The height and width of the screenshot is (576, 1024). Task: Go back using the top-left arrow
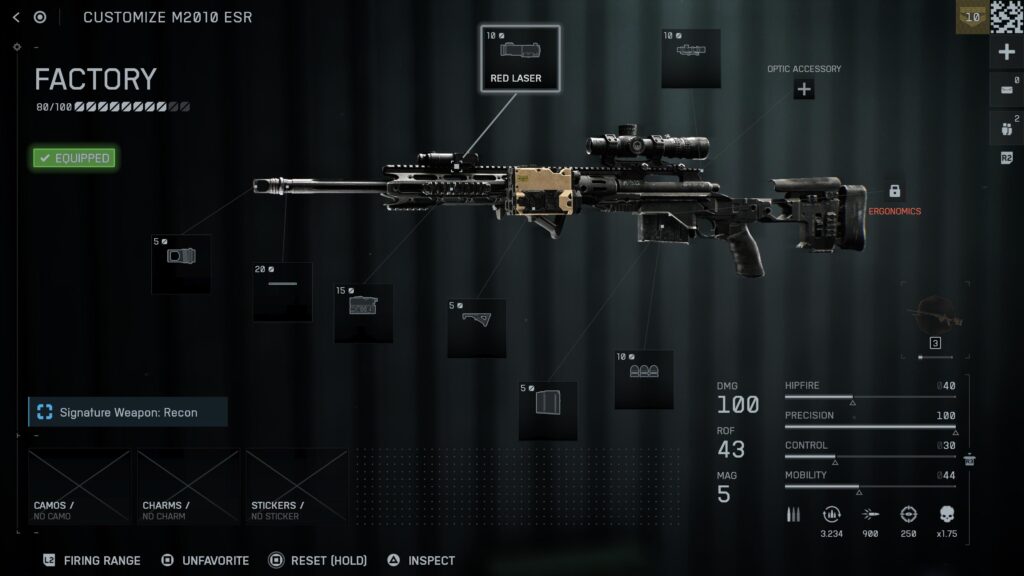click(x=16, y=17)
